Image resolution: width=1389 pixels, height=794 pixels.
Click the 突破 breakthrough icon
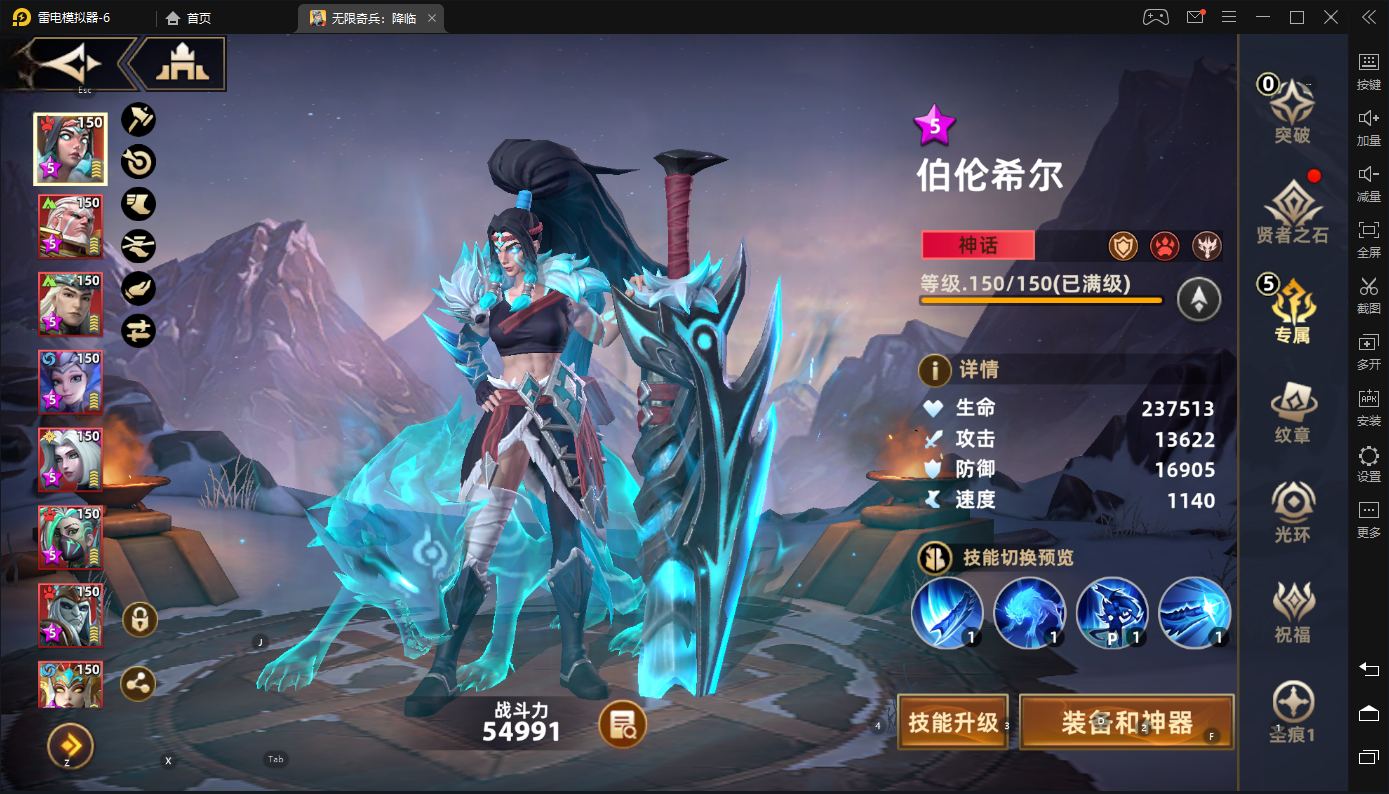click(x=1293, y=105)
